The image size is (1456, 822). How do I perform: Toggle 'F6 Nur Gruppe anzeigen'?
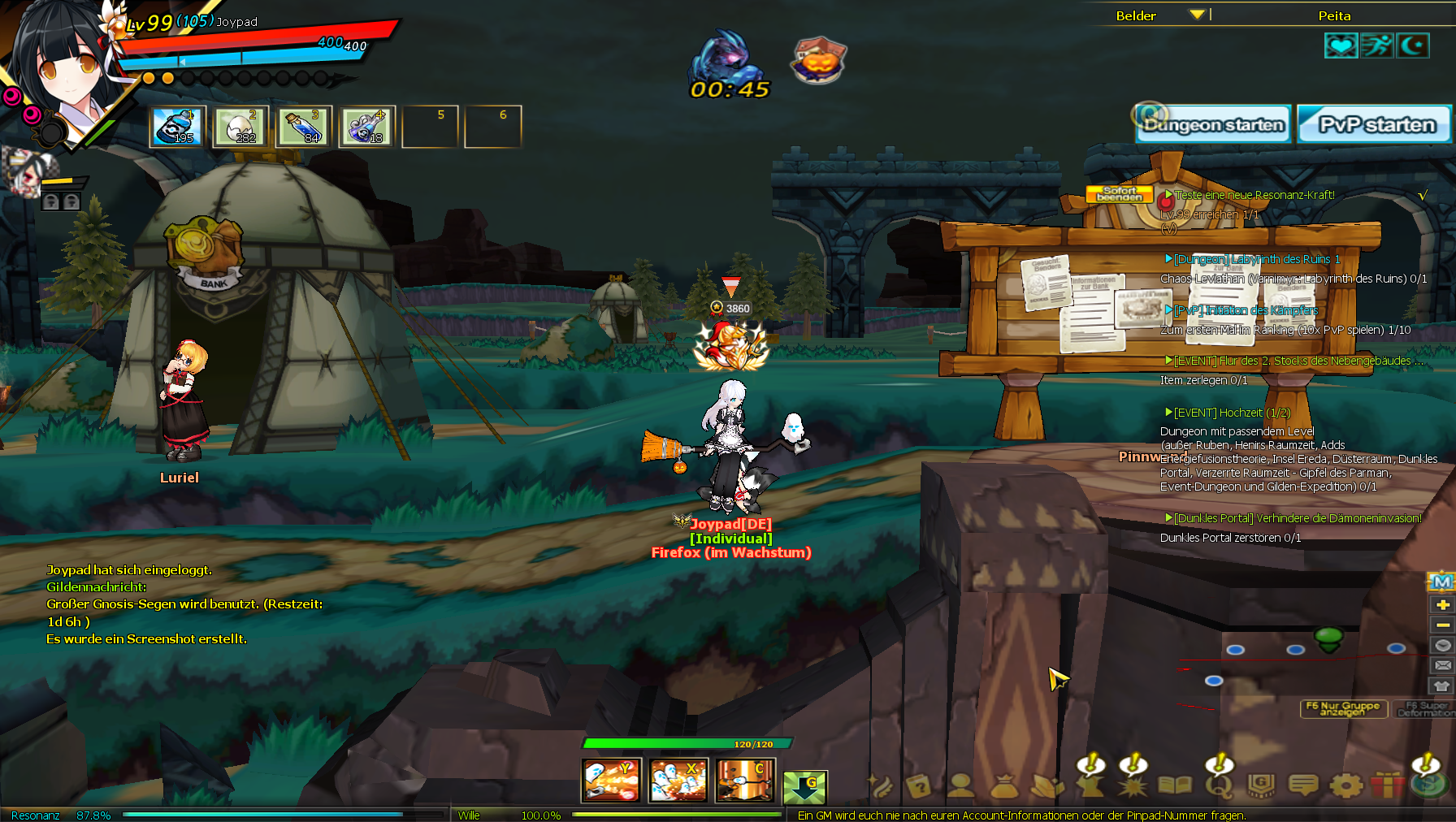click(1342, 708)
